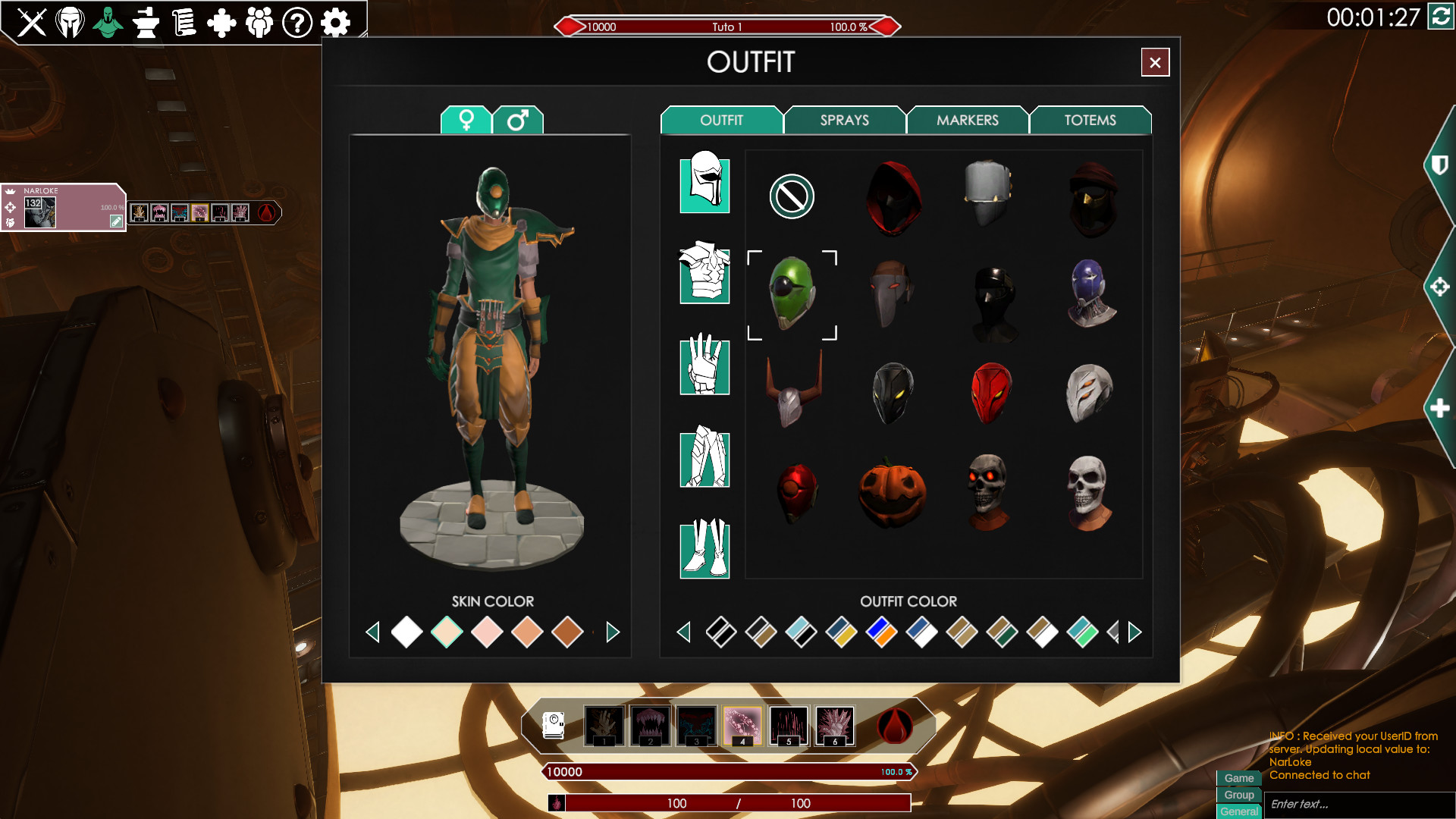Remove headgear with the no-item option
The height and width of the screenshot is (819, 1456).
[x=792, y=196]
